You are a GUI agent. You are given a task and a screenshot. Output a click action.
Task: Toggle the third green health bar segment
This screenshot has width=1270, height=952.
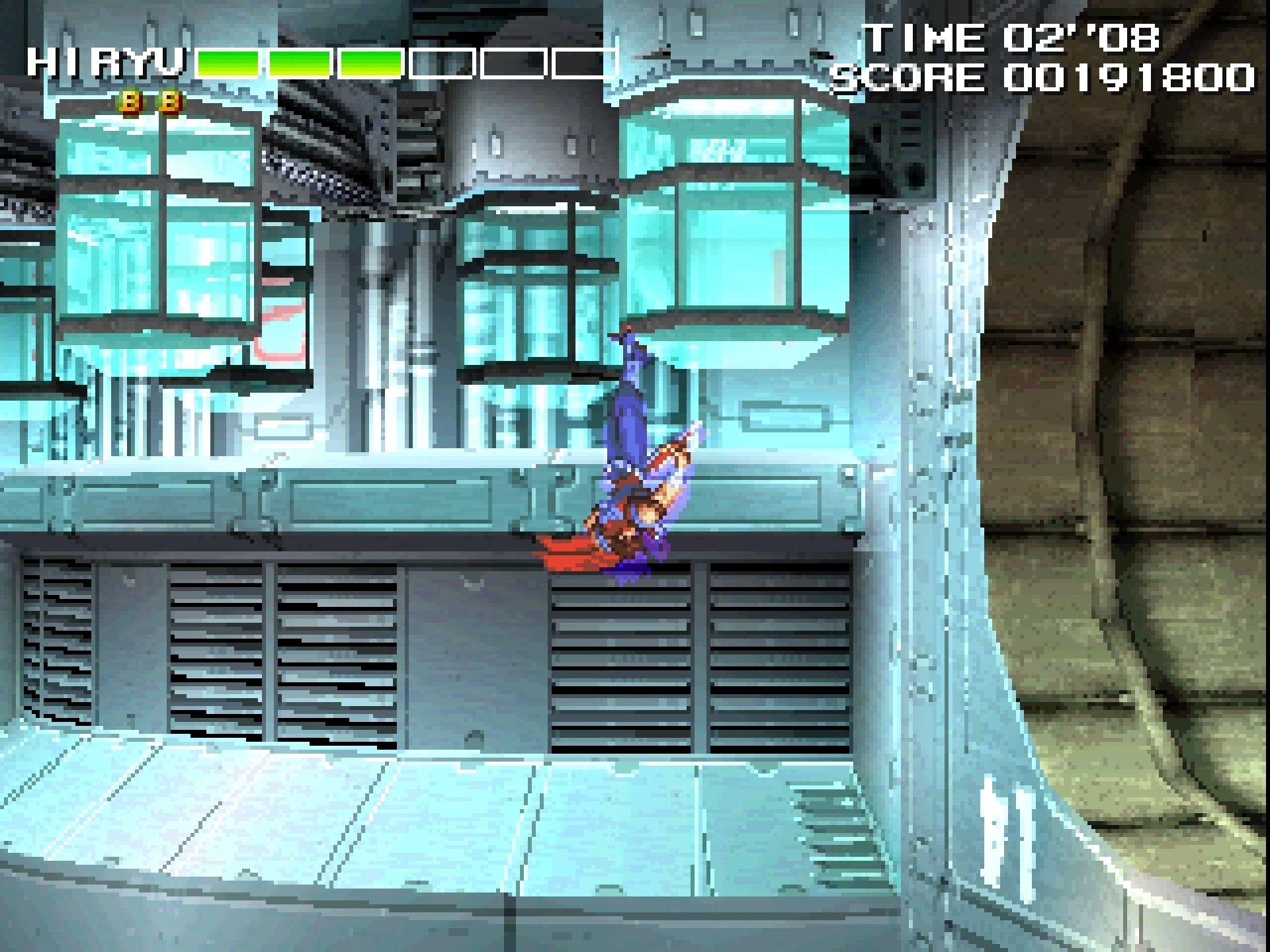[370, 63]
